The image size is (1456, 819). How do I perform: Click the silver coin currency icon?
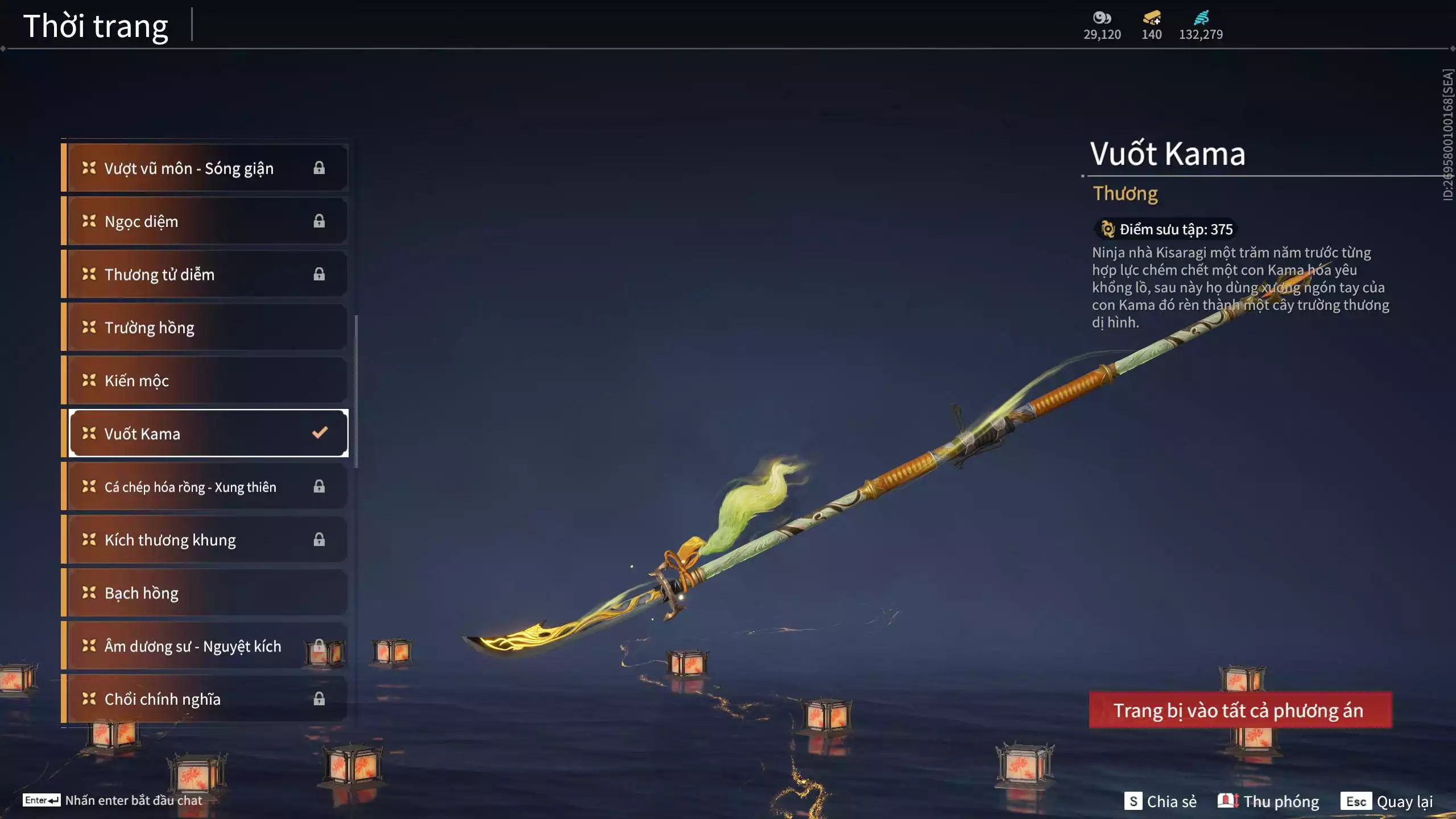tap(1102, 18)
